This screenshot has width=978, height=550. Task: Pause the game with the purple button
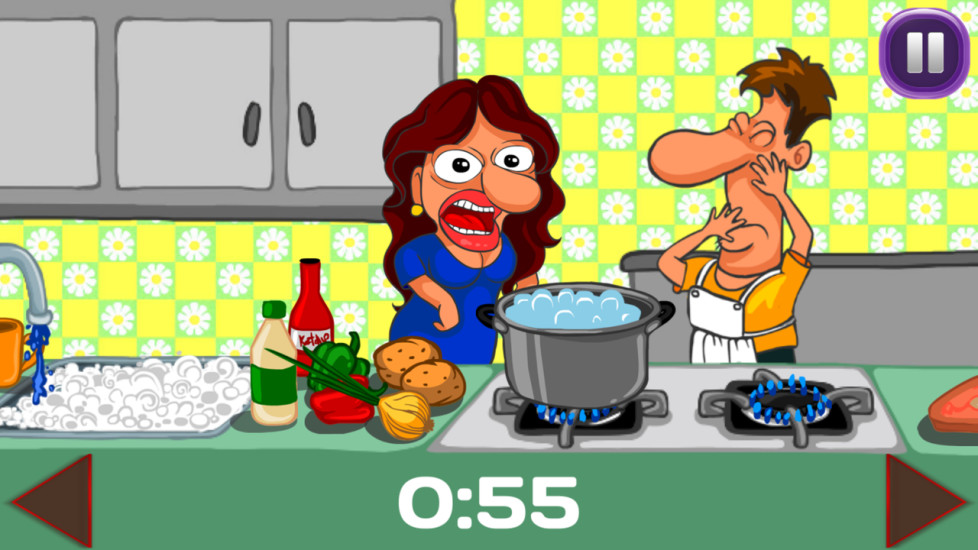pos(924,51)
